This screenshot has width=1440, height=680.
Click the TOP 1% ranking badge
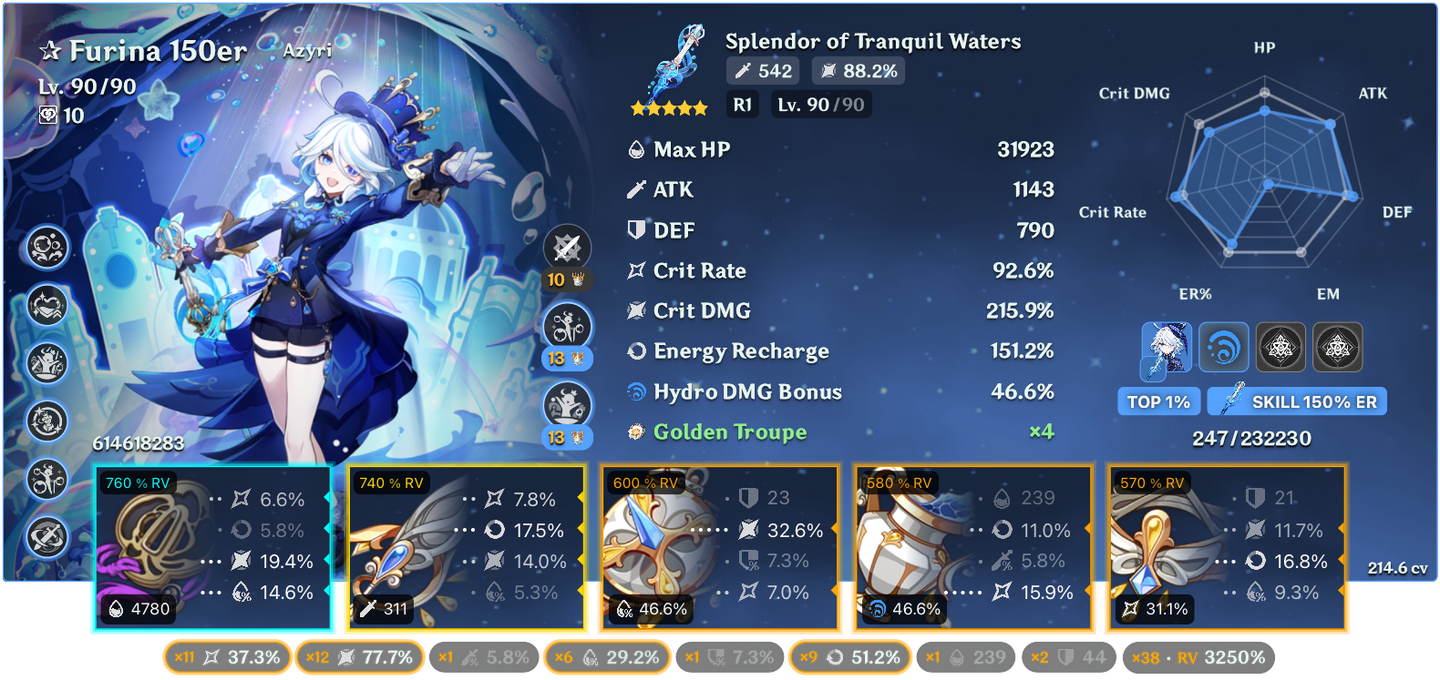(1158, 402)
